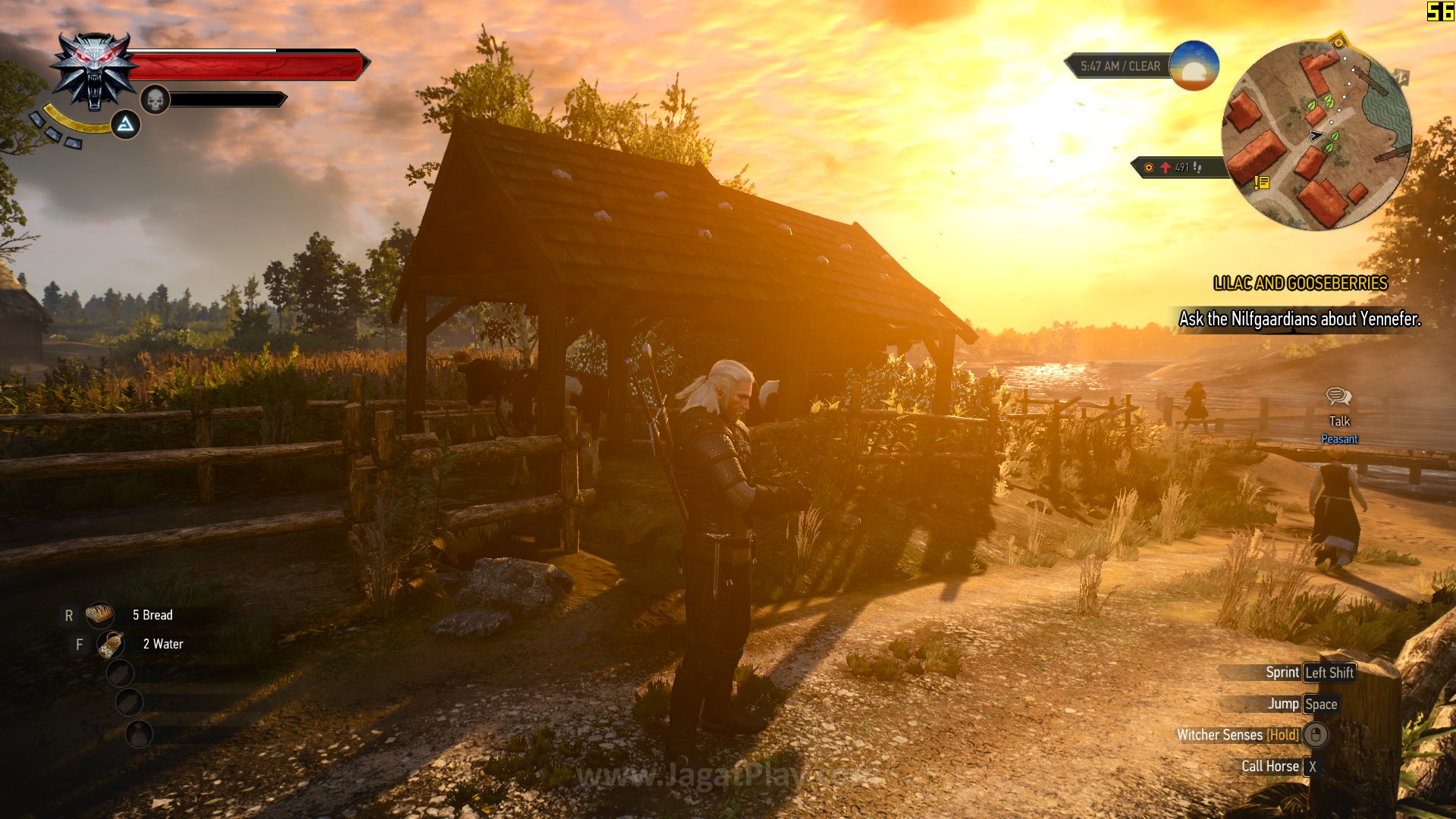Select the Bread quick slot
This screenshot has height=819, width=1456.
click(100, 615)
